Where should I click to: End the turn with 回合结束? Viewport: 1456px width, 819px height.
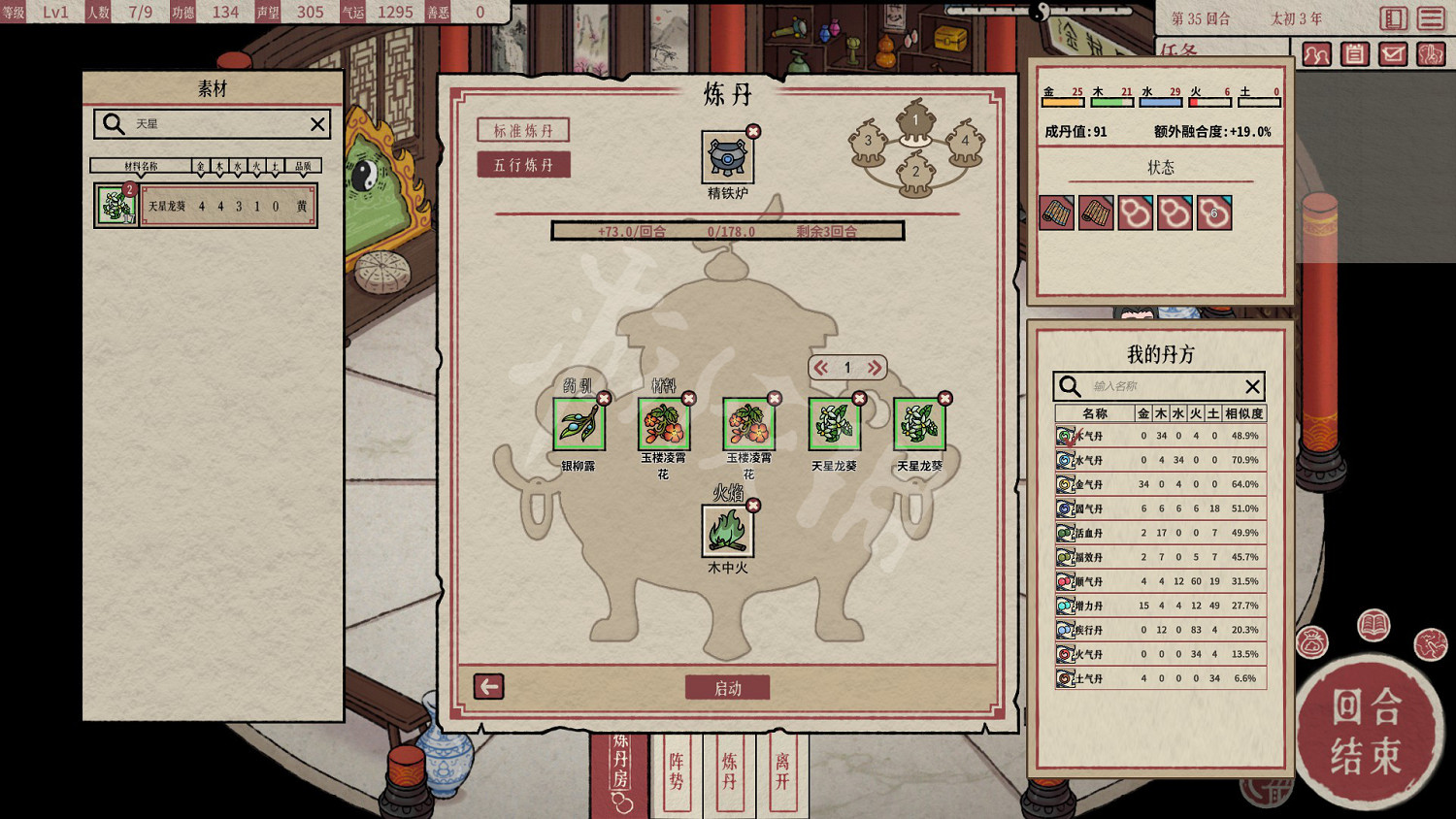coord(1367,731)
